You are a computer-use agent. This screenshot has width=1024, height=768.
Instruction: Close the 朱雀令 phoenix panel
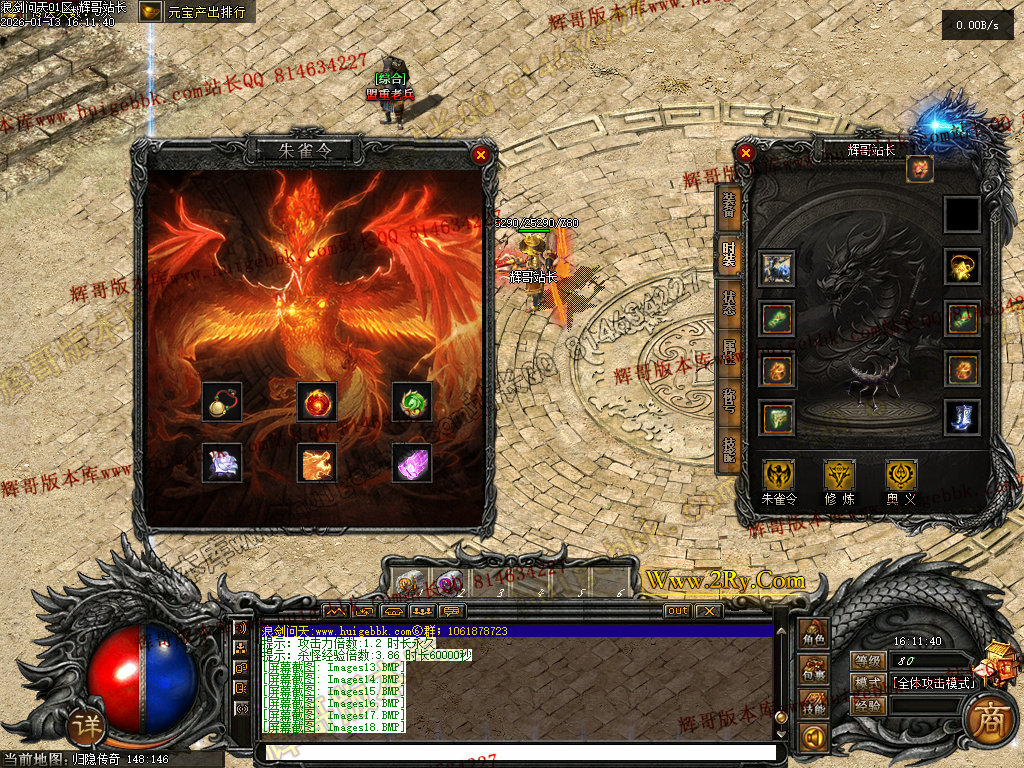[x=481, y=154]
